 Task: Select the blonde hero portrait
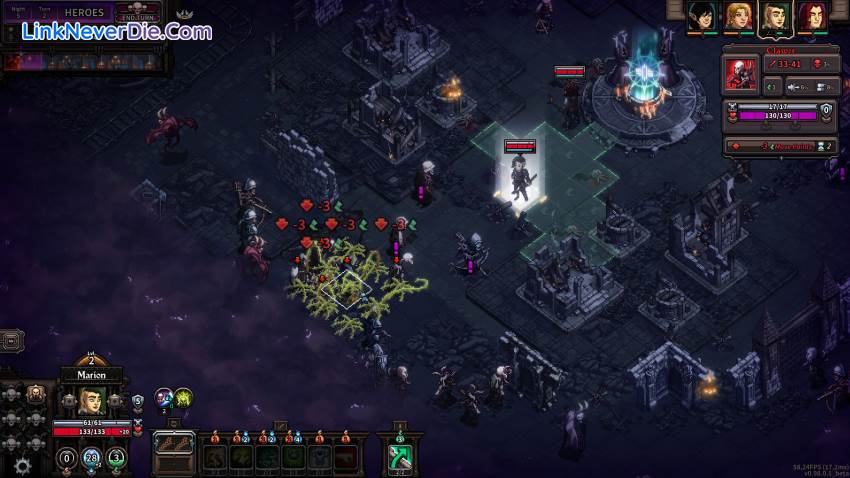[737, 16]
